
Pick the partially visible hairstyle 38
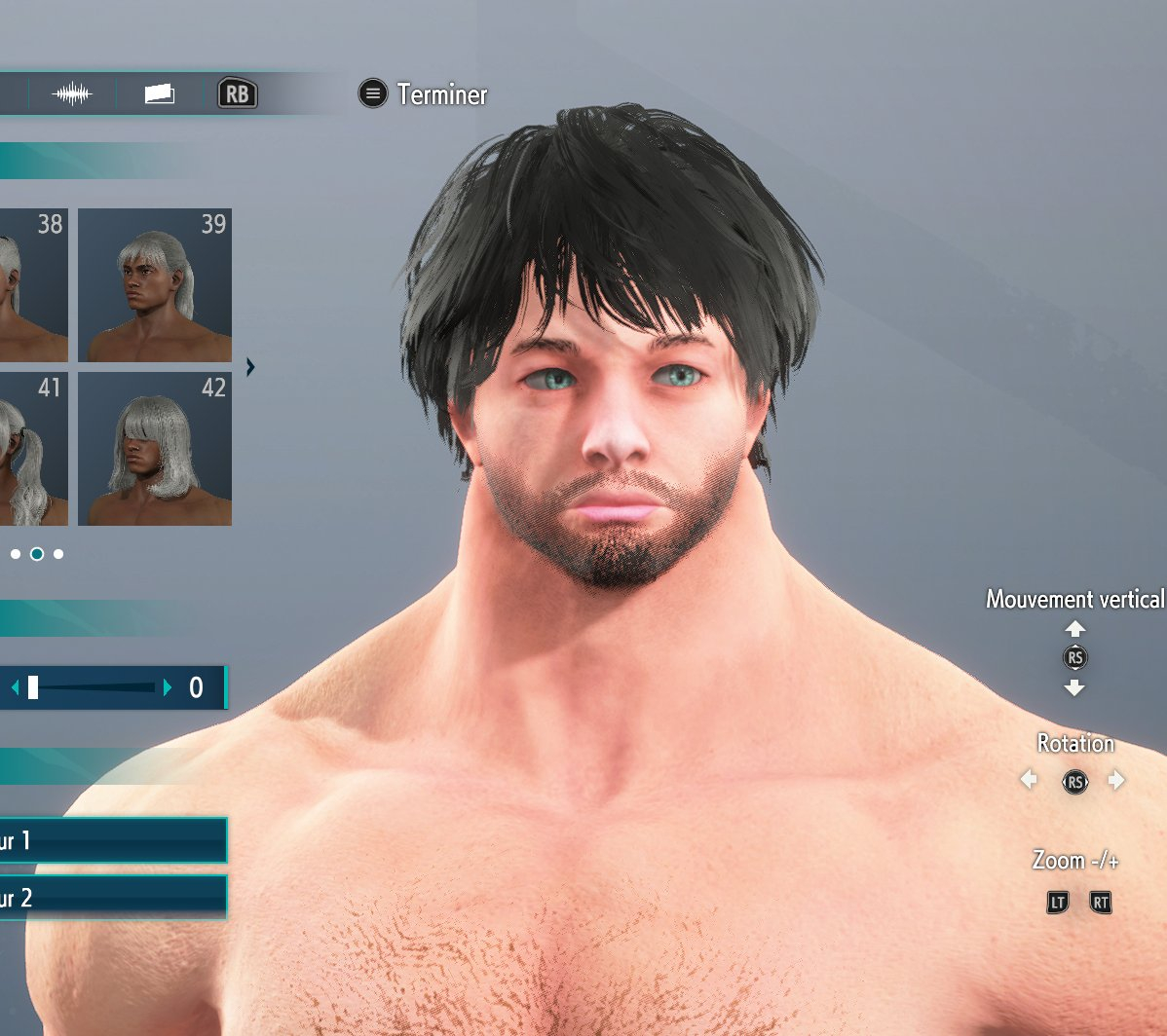coord(33,284)
